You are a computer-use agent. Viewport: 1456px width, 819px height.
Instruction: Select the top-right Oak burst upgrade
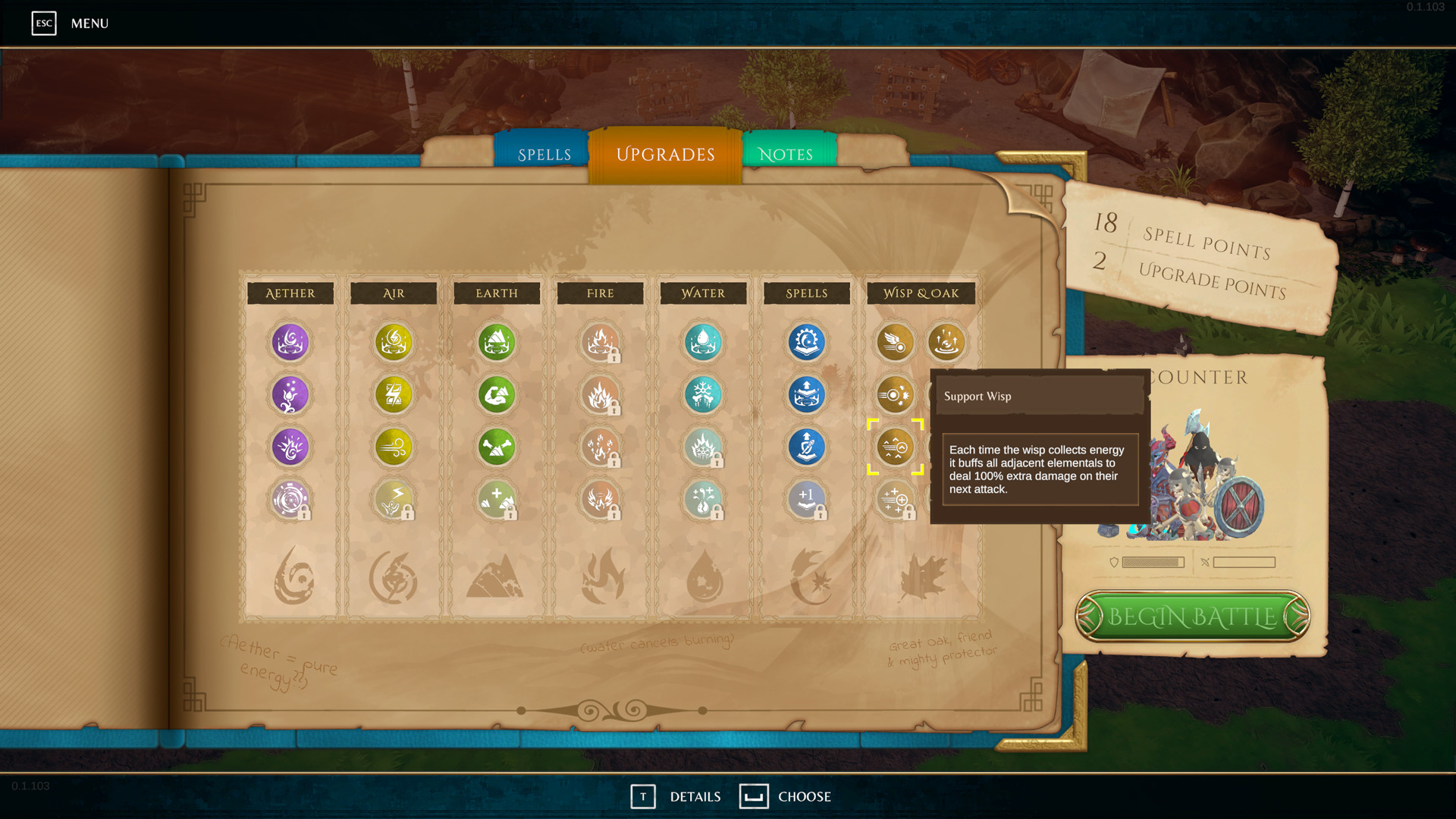click(x=947, y=343)
